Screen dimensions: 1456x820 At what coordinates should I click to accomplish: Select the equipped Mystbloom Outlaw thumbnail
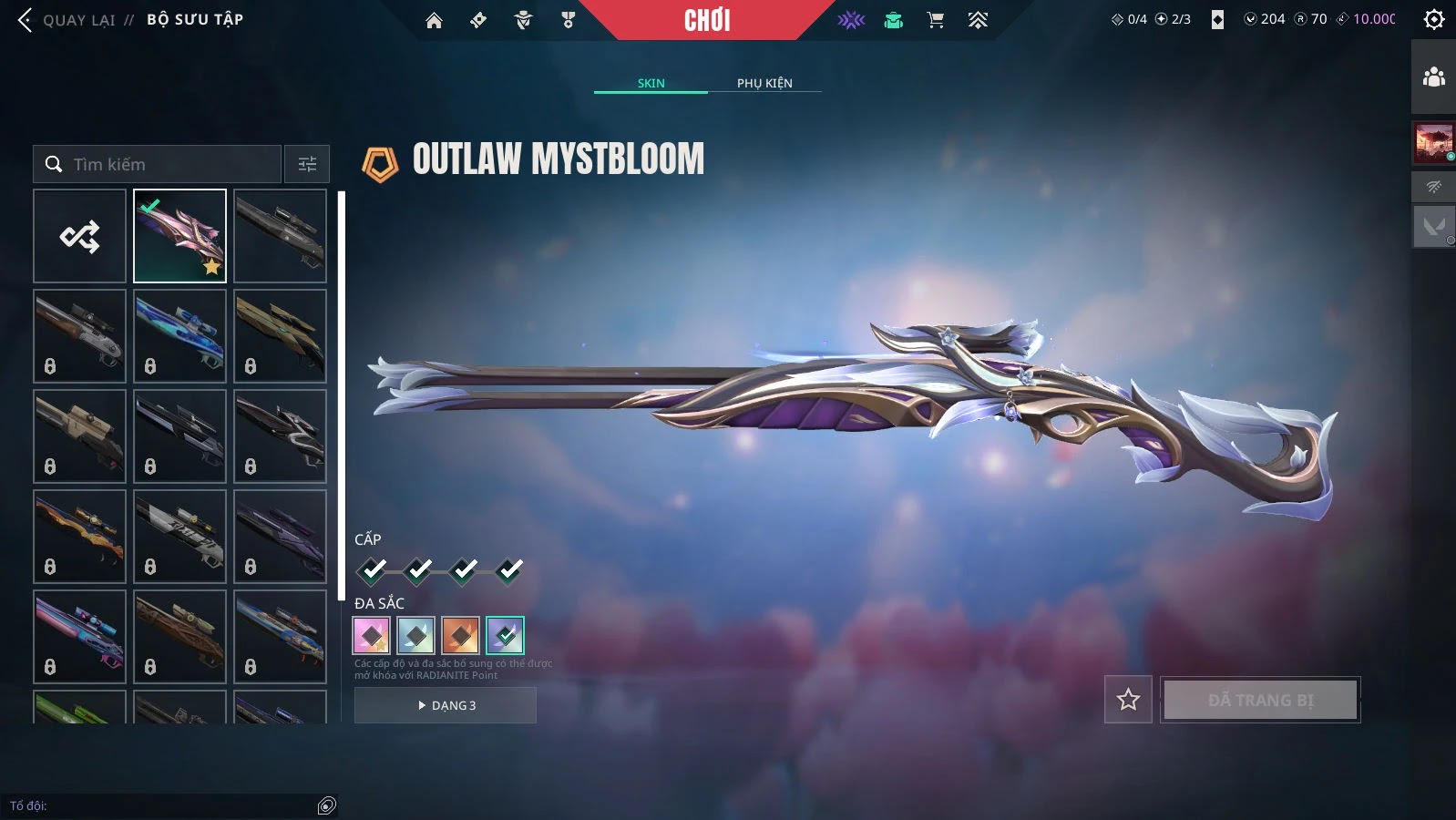(179, 236)
